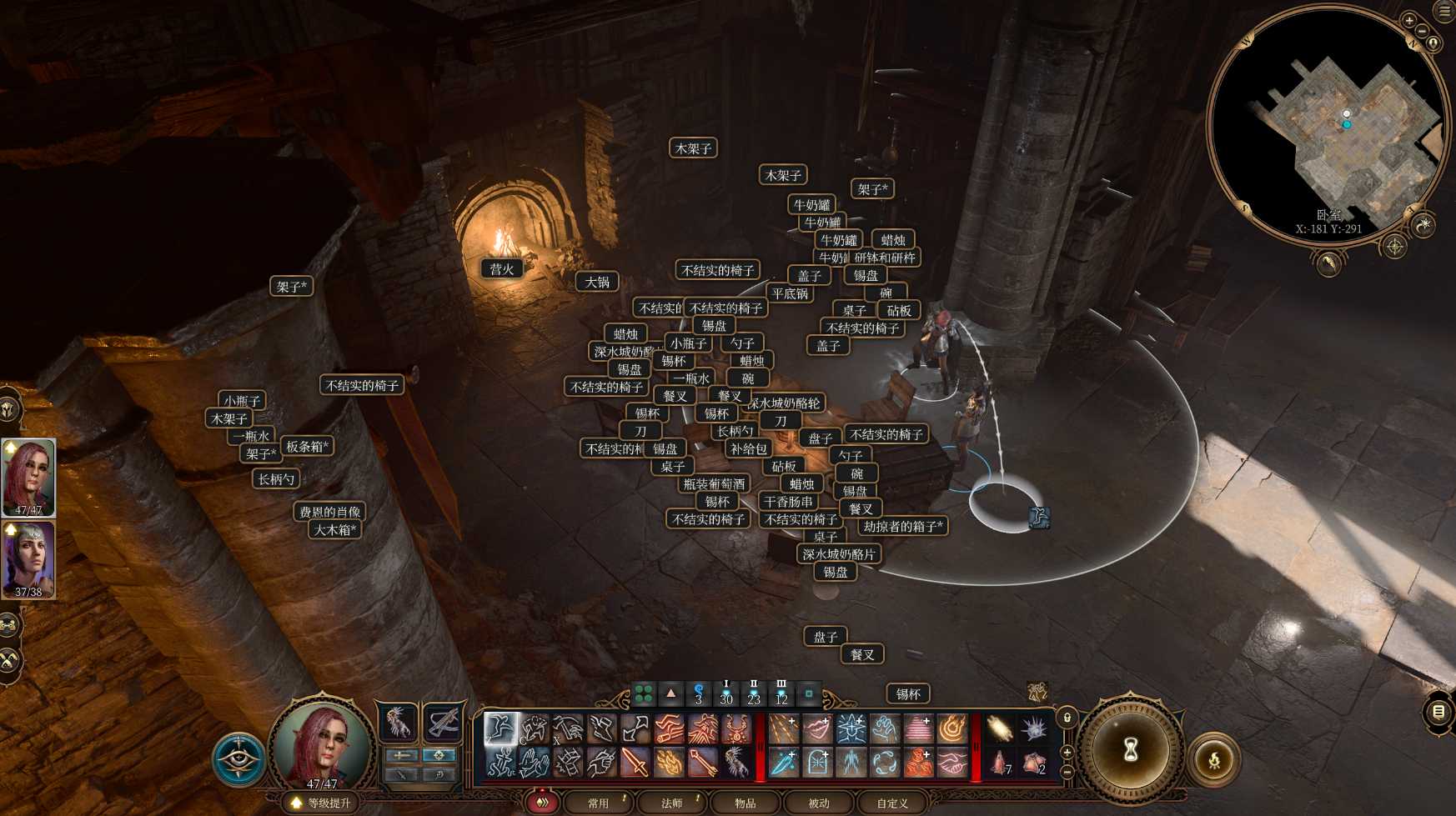Select the red-haired character party portrait
Screen dimensions: 1456x816
[x=29, y=477]
